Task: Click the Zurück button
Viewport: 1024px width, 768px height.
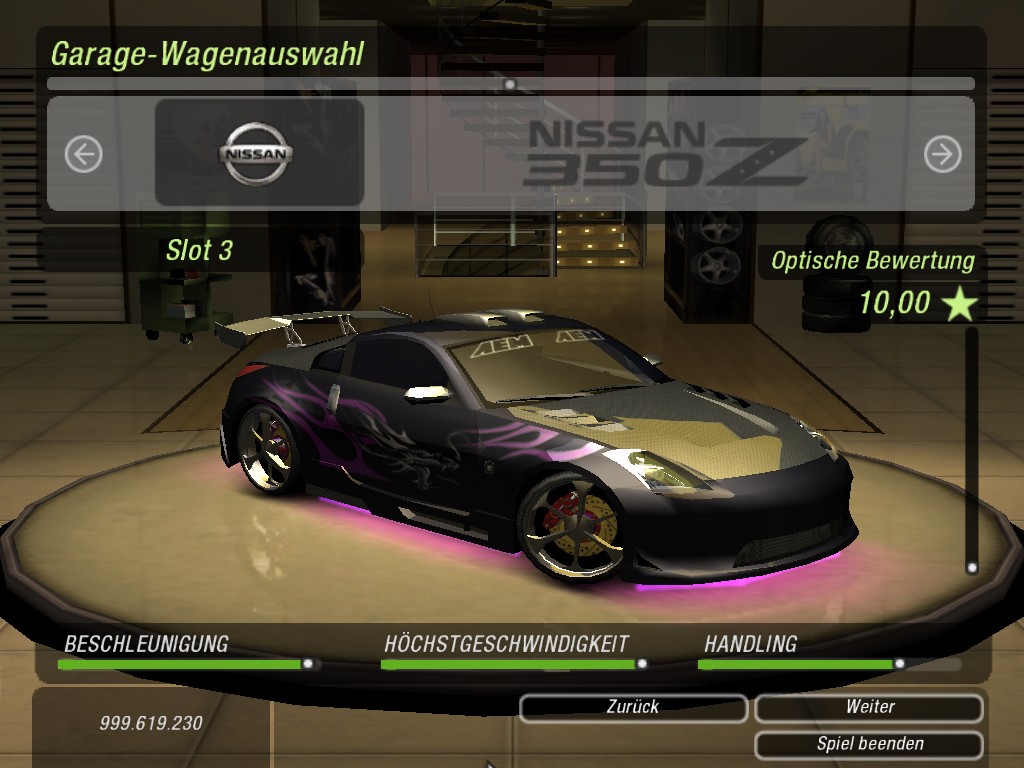Action: coord(633,707)
